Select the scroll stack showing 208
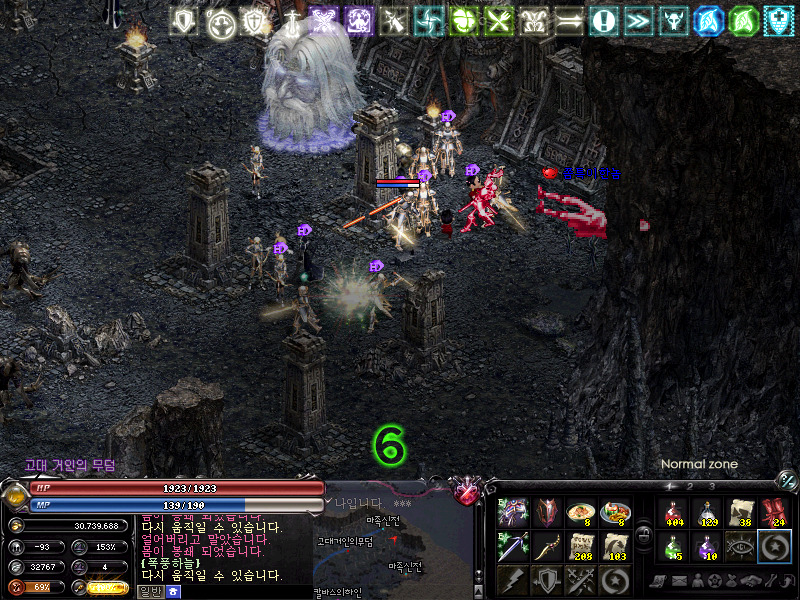 coord(581,546)
